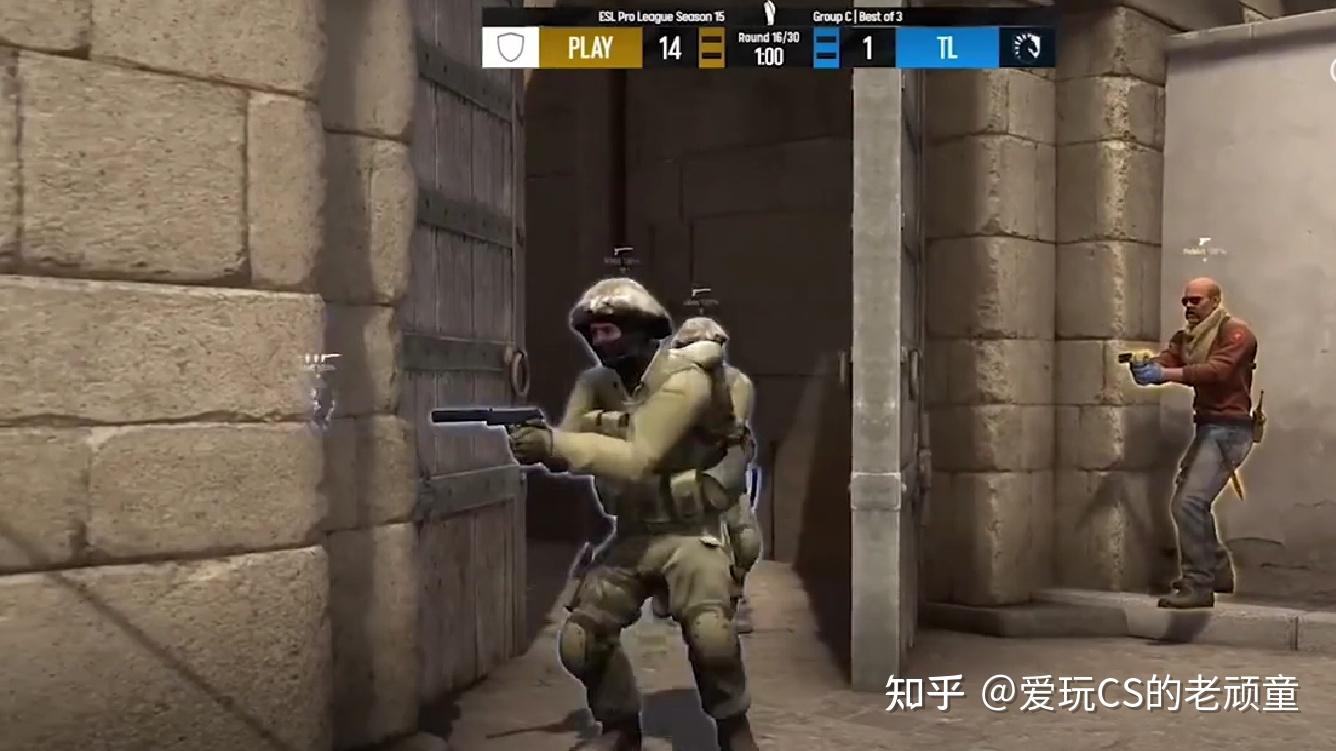The width and height of the screenshot is (1336, 751).
Task: Click the ESL Pro League Season 15 header
Action: coord(660,15)
